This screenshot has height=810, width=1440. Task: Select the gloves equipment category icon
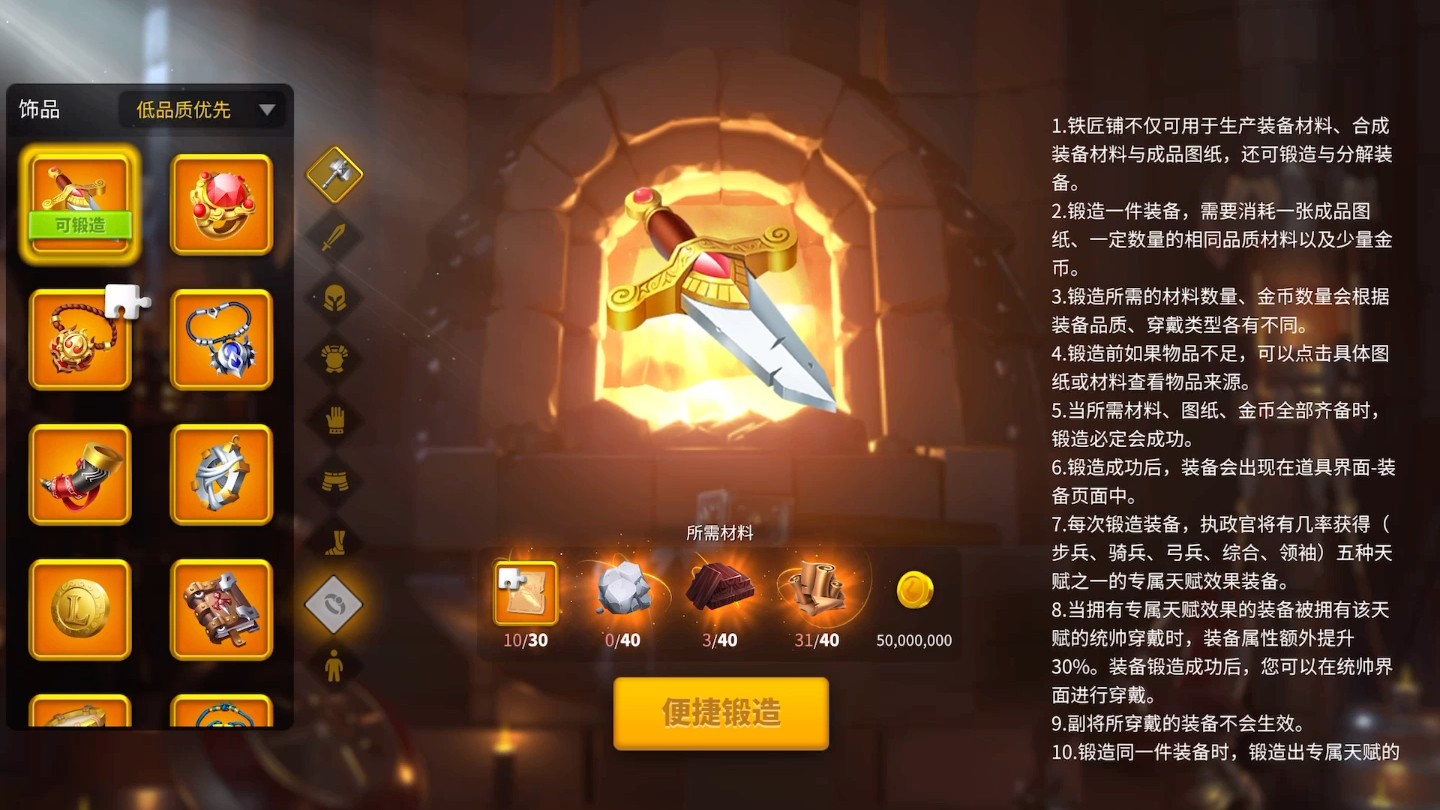pos(335,421)
